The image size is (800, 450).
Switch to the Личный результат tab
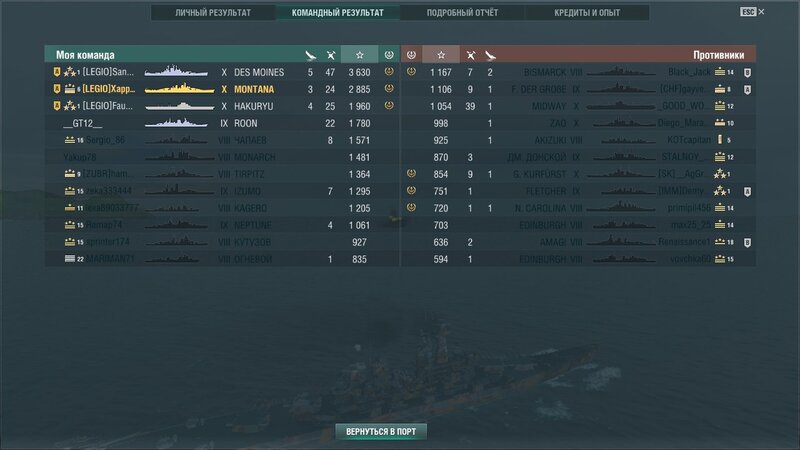click(213, 13)
